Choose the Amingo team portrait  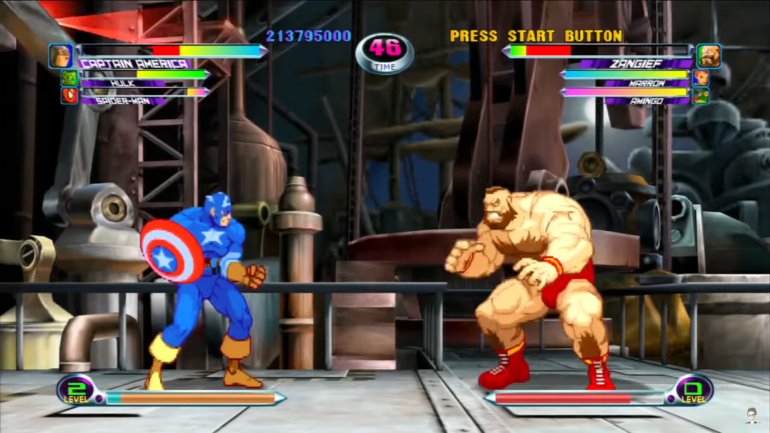point(701,96)
